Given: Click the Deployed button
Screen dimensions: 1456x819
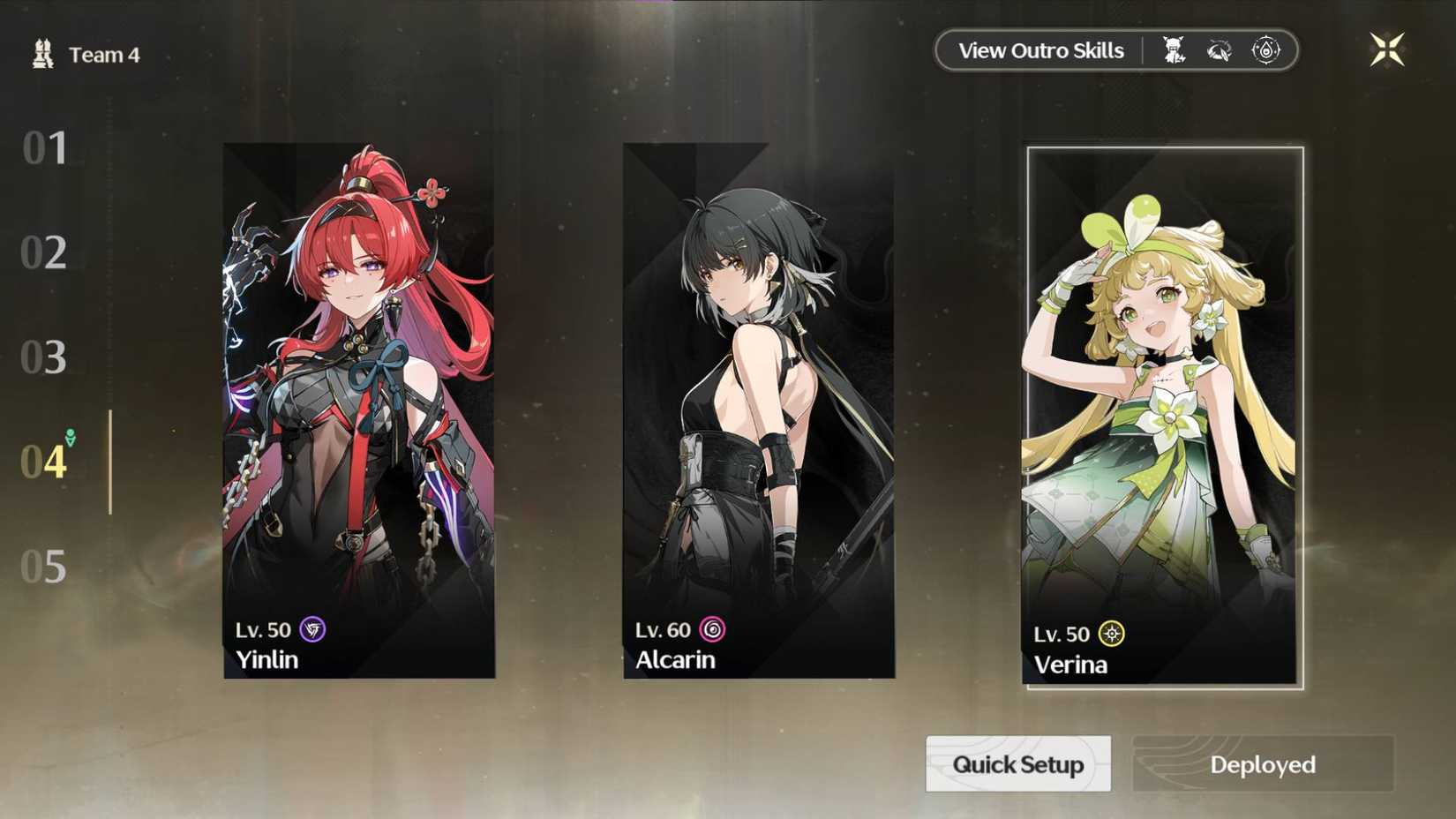Looking at the screenshot, I should coord(1260,764).
